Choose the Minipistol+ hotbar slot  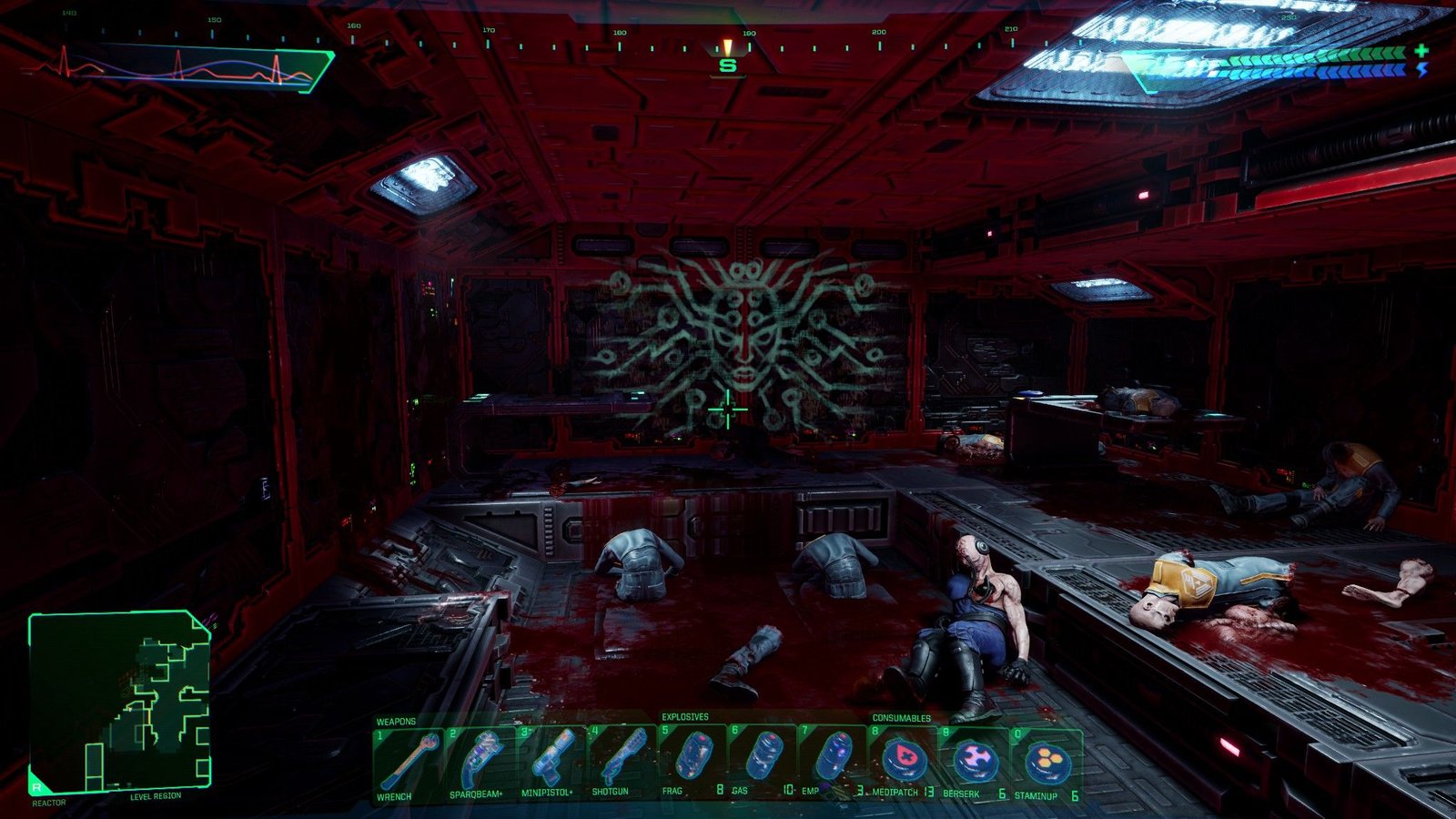click(x=550, y=761)
